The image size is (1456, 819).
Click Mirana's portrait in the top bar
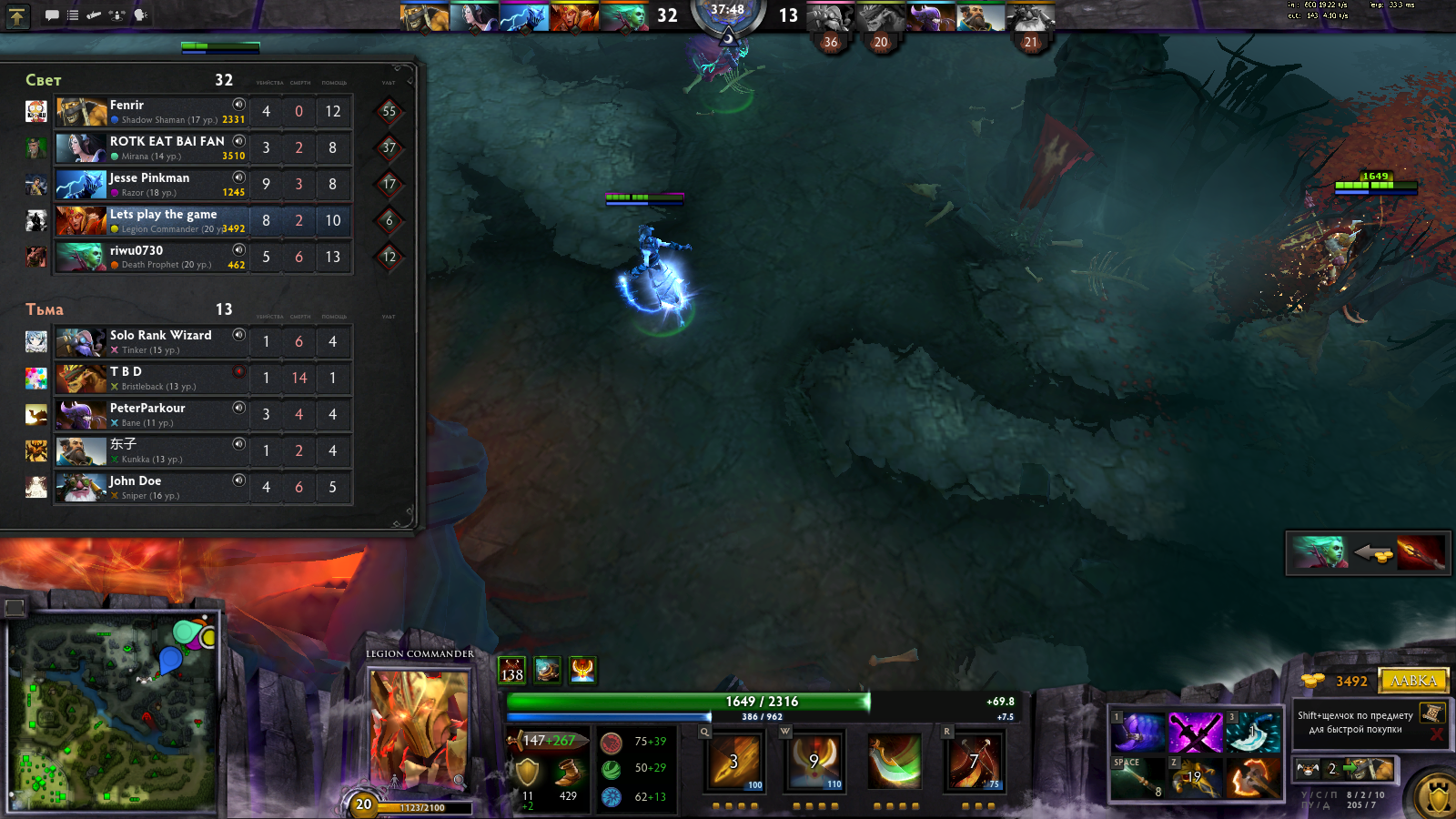(x=474, y=16)
